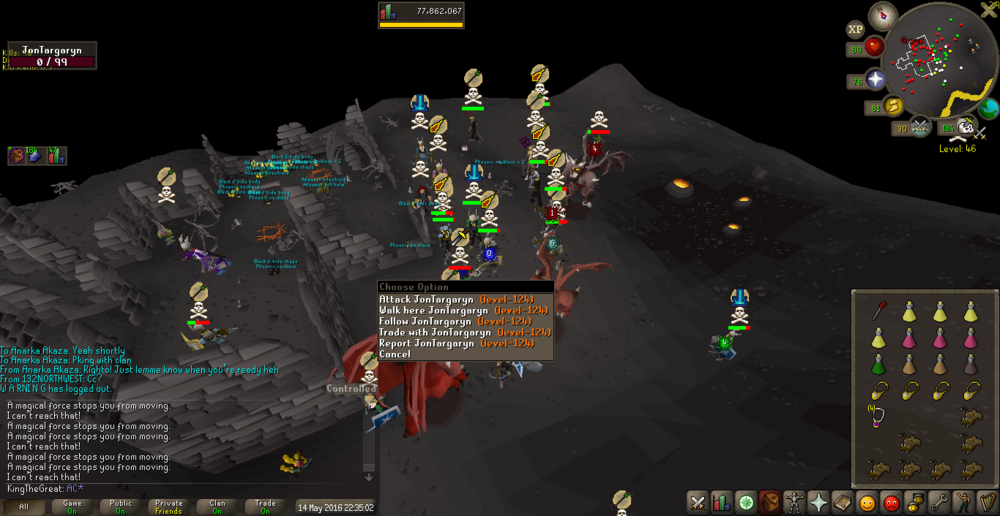Image resolution: width=1000 pixels, height=516 pixels.
Task: Activate quick prayers orb
Action: 876,80
